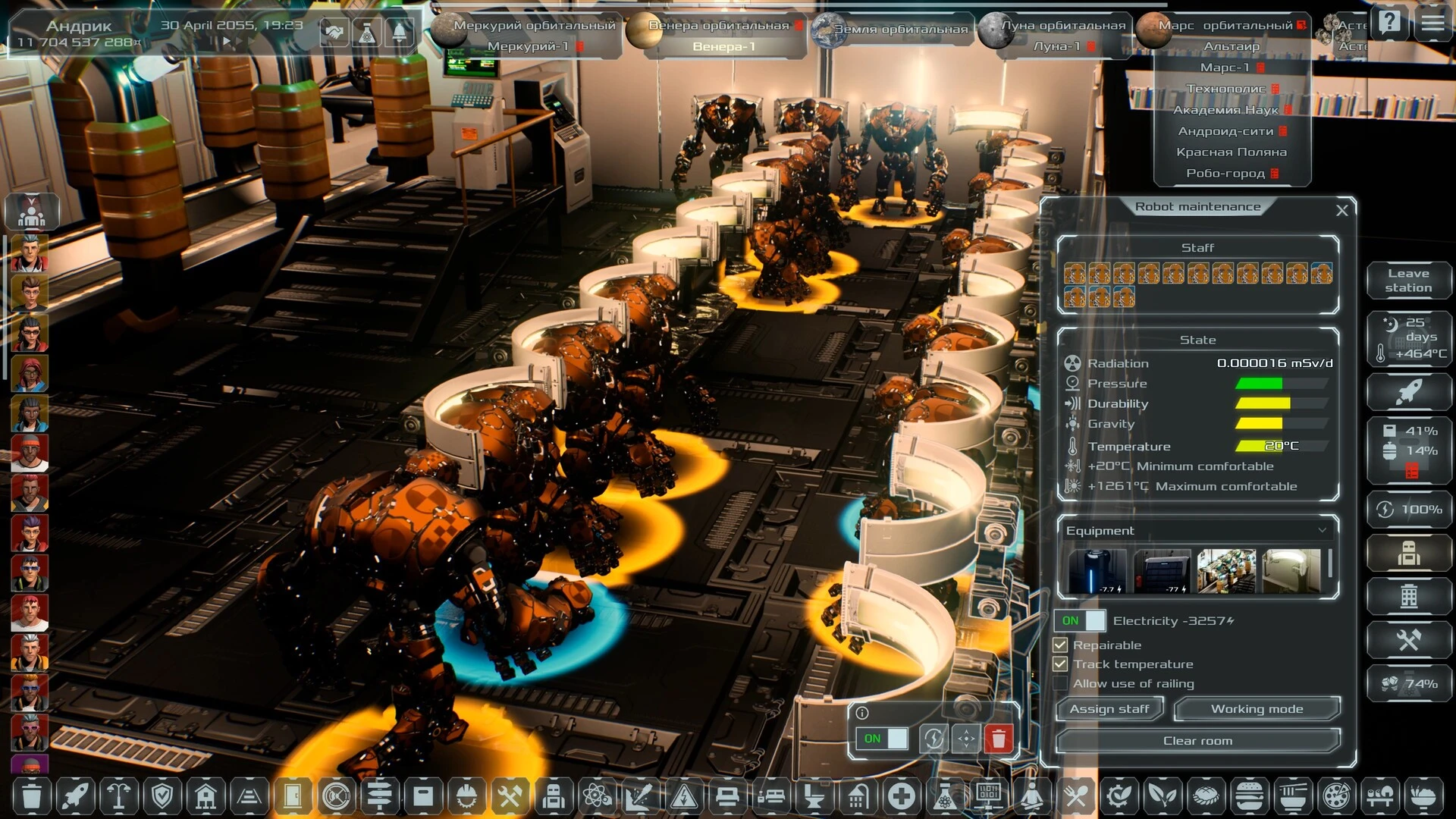
Task: Choose the Clear room button
Action: click(1197, 741)
